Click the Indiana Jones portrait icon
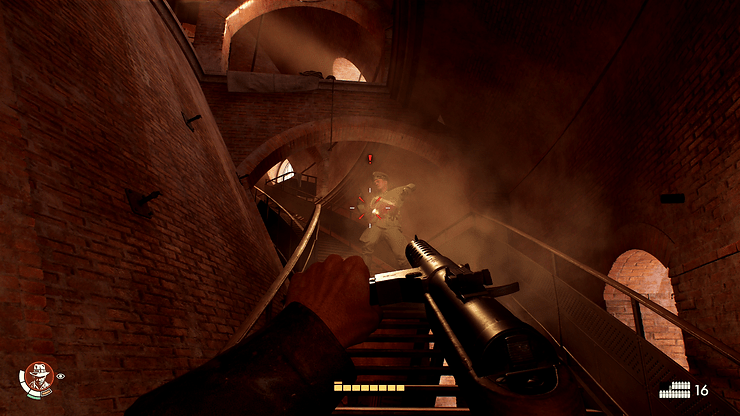The width and height of the screenshot is (740, 416). coord(38,378)
